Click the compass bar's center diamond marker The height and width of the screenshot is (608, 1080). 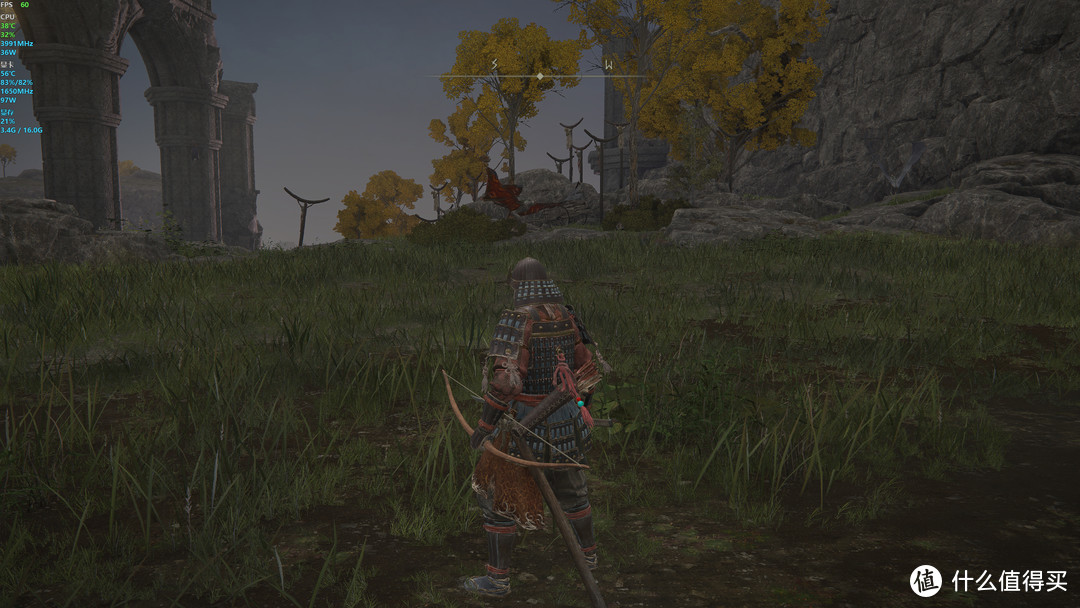540,76
